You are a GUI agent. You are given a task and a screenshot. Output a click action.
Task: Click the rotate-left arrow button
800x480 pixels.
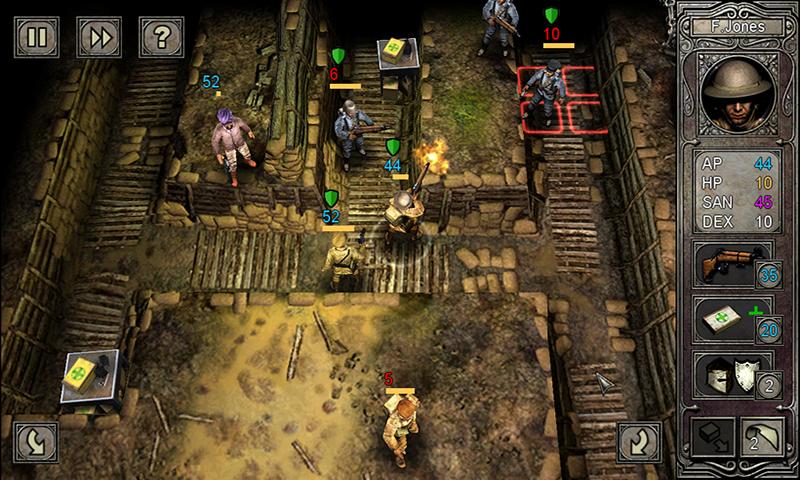[36, 440]
